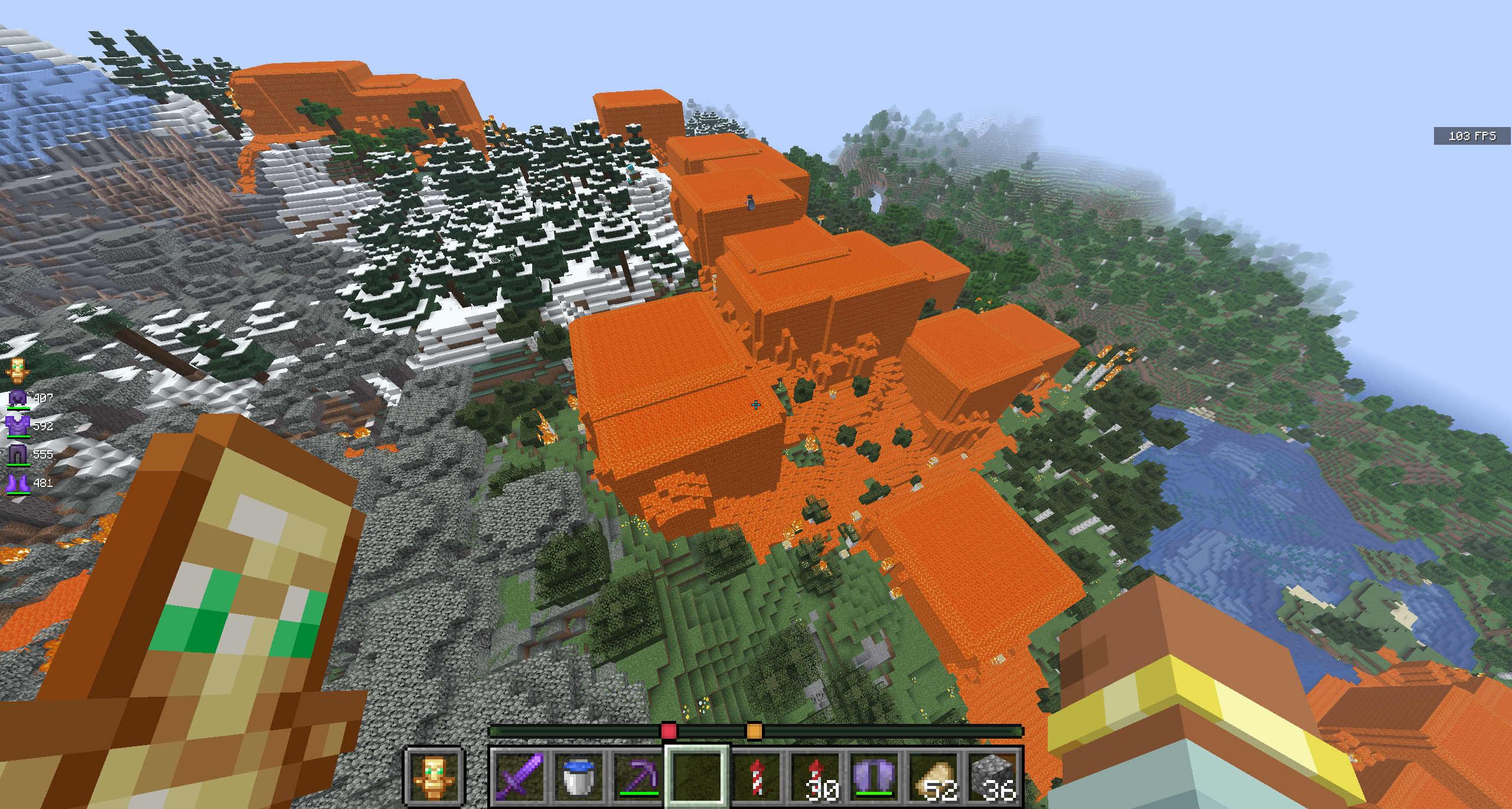The width and height of the screenshot is (1512, 809).
Task: Select the hotbar stack of 52 items
Action: (934, 776)
